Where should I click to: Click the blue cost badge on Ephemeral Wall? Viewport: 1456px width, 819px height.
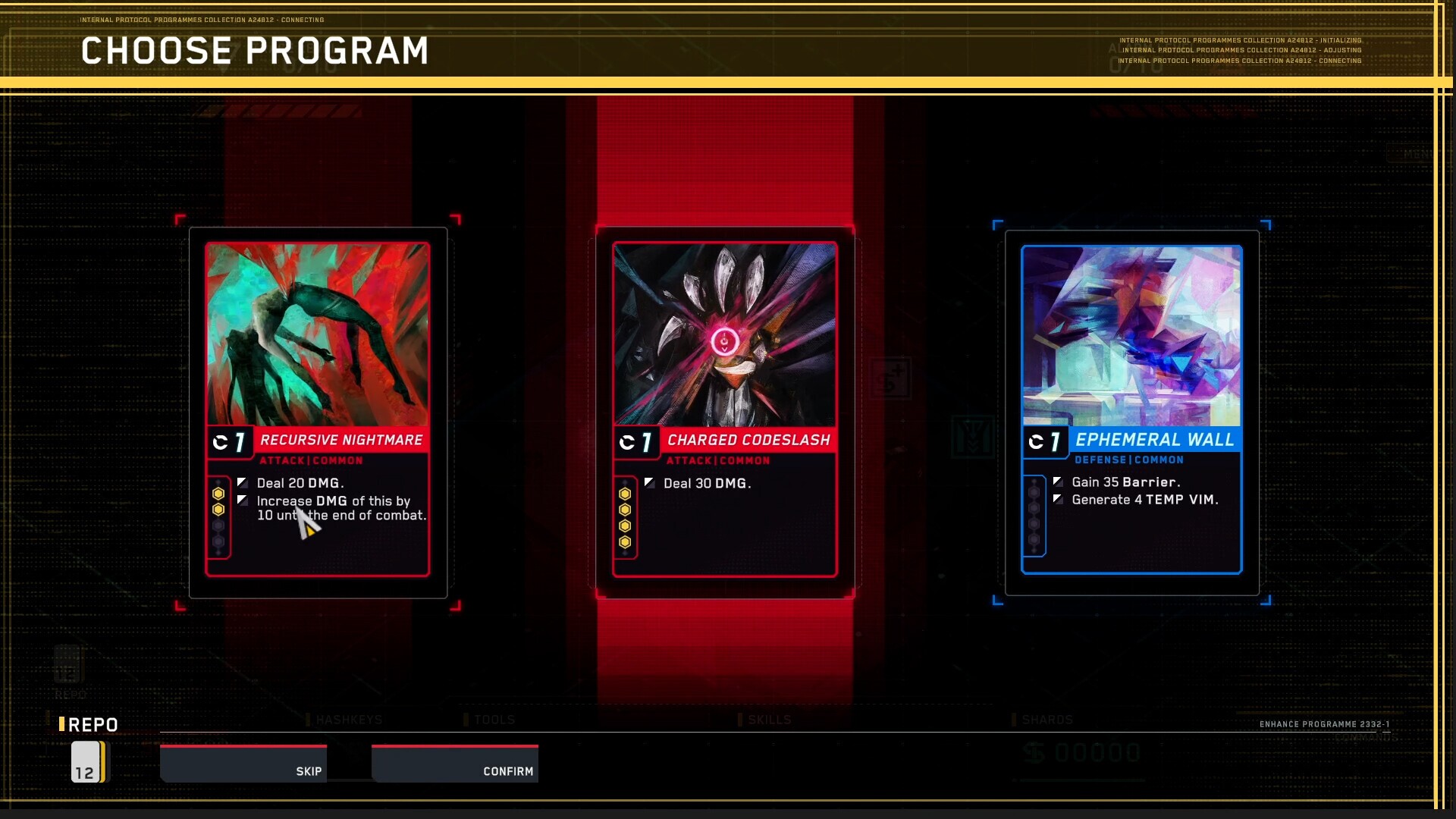(x=1046, y=441)
